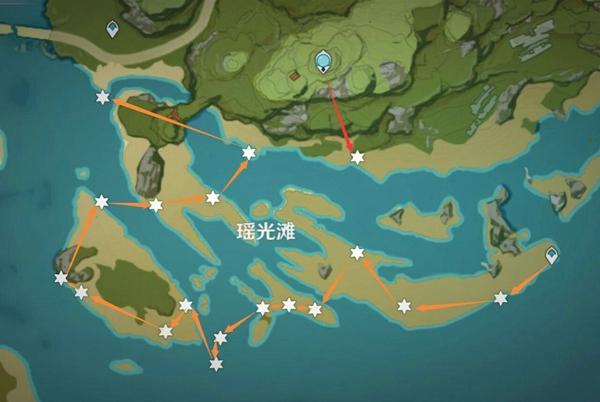Viewport: 600px width, 402px height.
Task: Select the teleport waypoint on the light-green hilltop
Action: (x=323, y=63)
